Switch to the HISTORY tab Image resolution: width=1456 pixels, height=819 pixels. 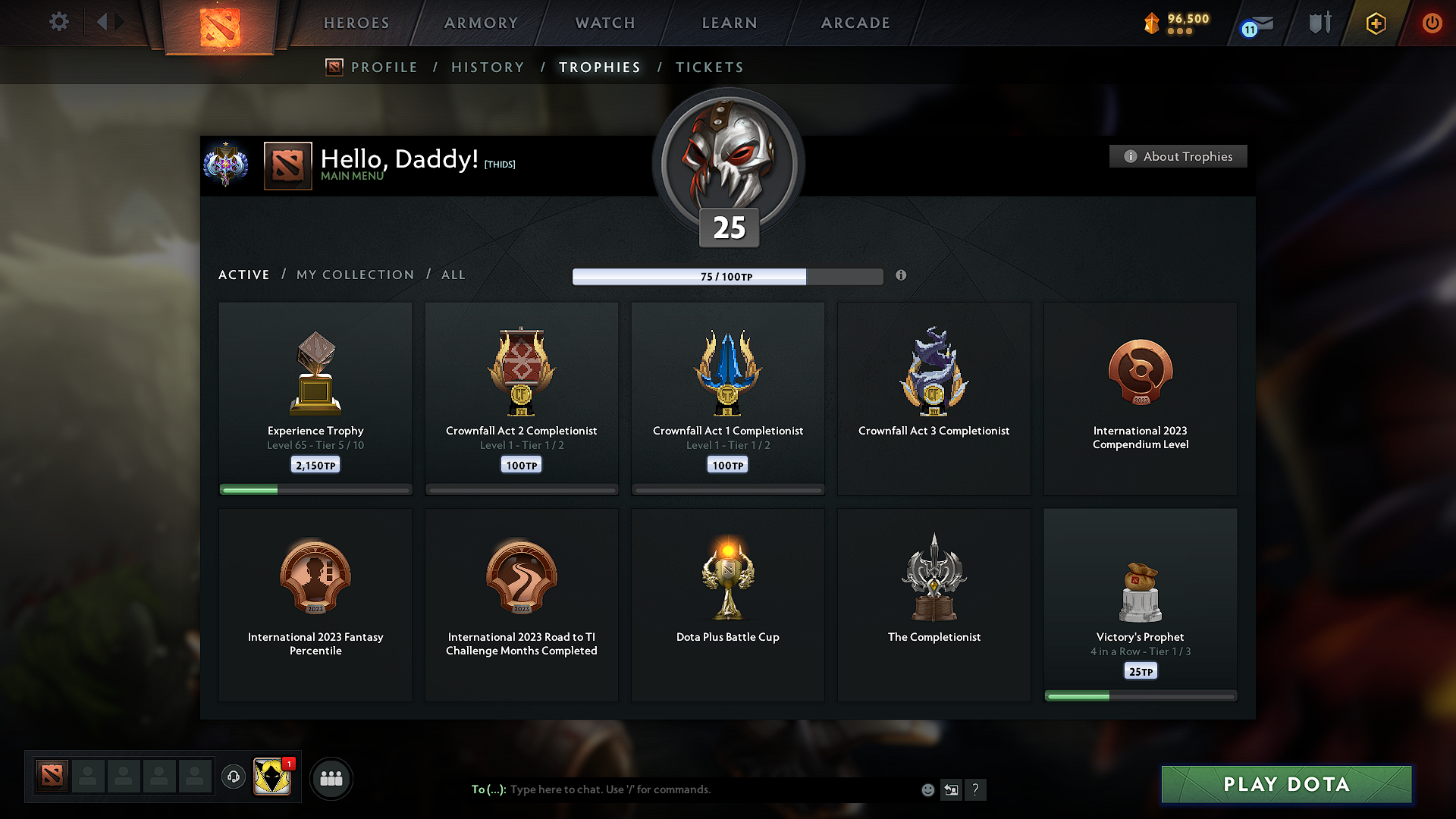point(488,67)
